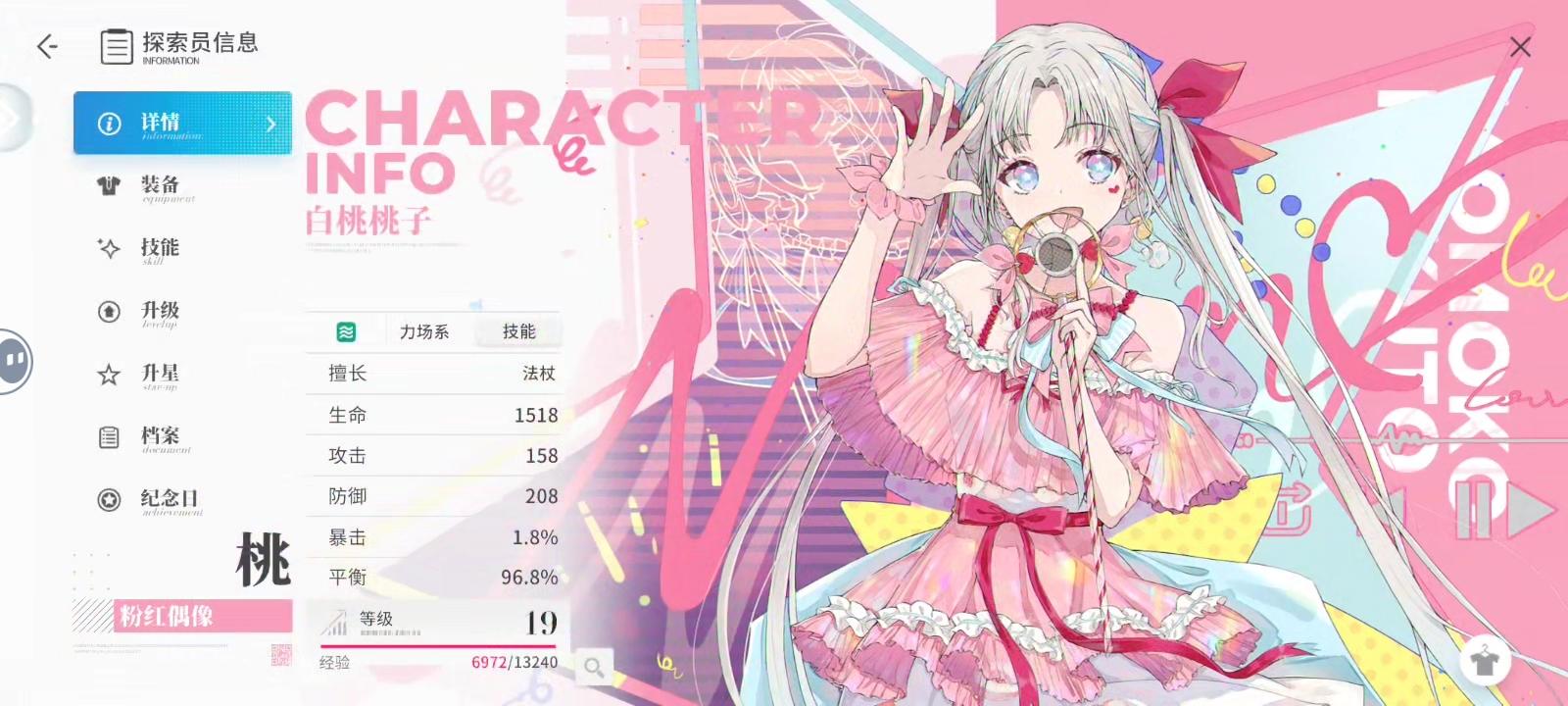Click the magnifier search icon
The image size is (1568, 706).
click(x=593, y=666)
